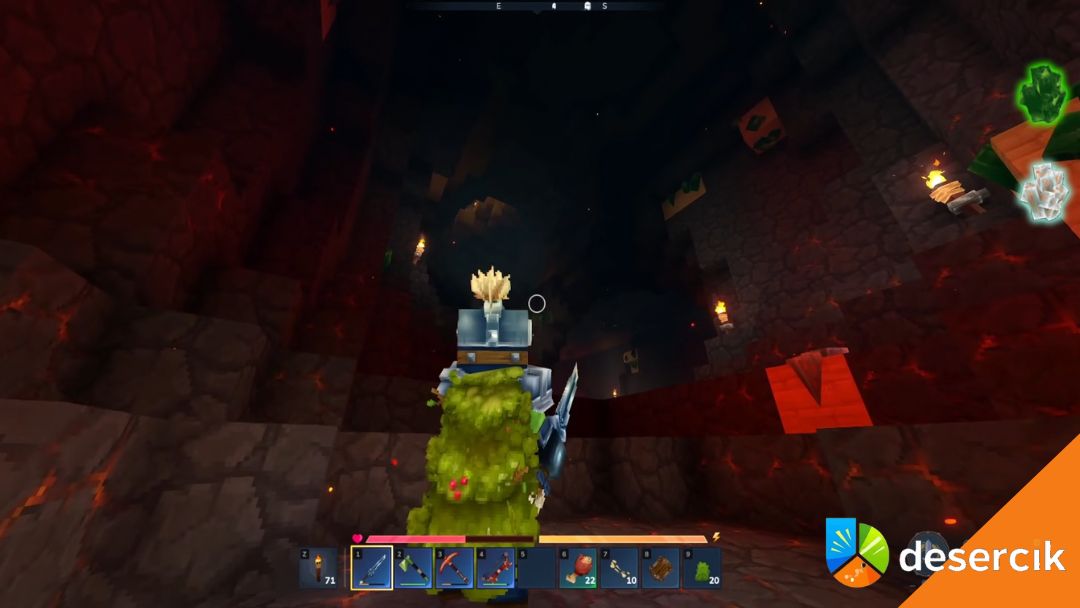Pick the bone stack in slot 7

618,568
